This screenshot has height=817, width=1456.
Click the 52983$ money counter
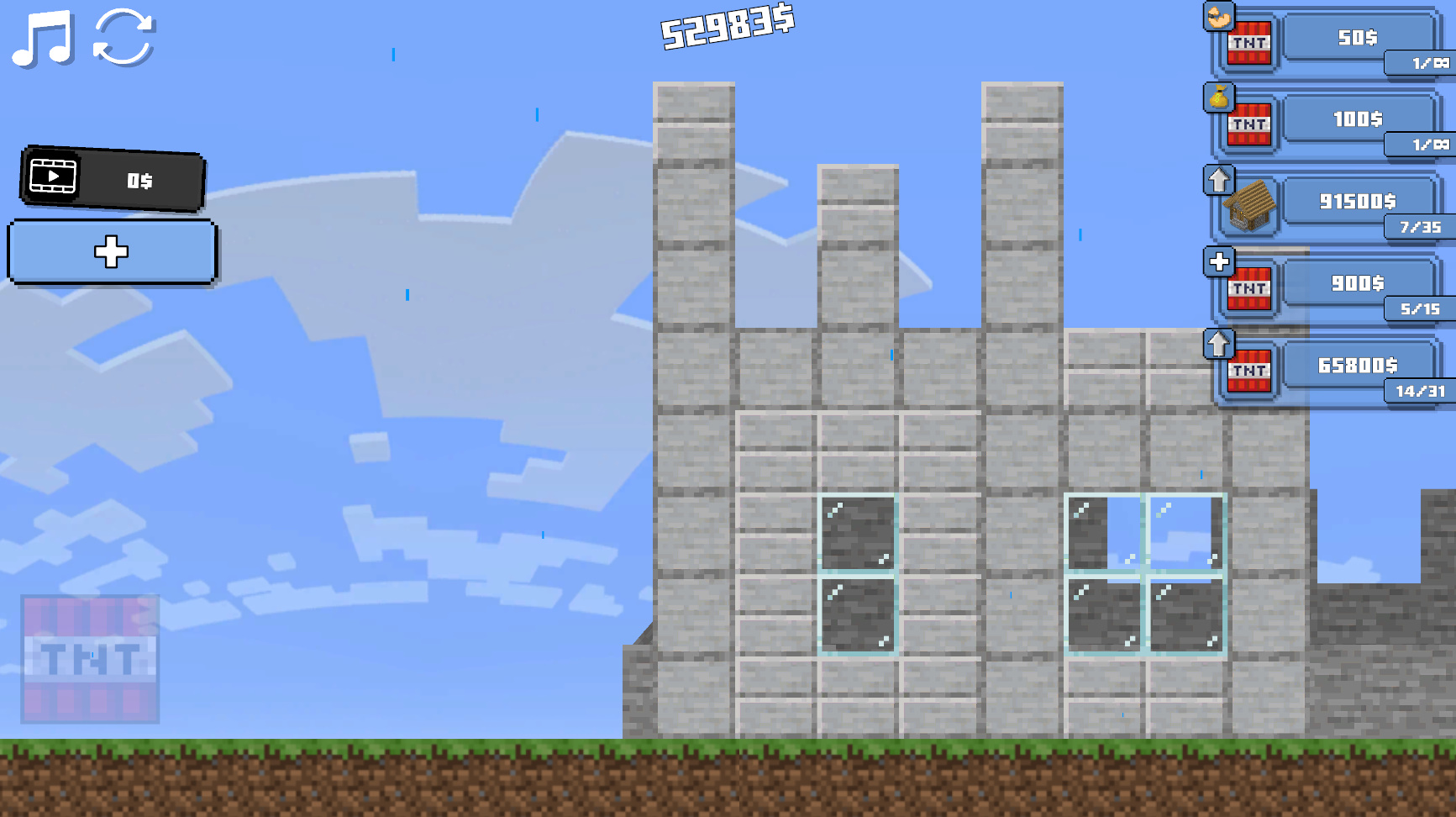point(725,28)
